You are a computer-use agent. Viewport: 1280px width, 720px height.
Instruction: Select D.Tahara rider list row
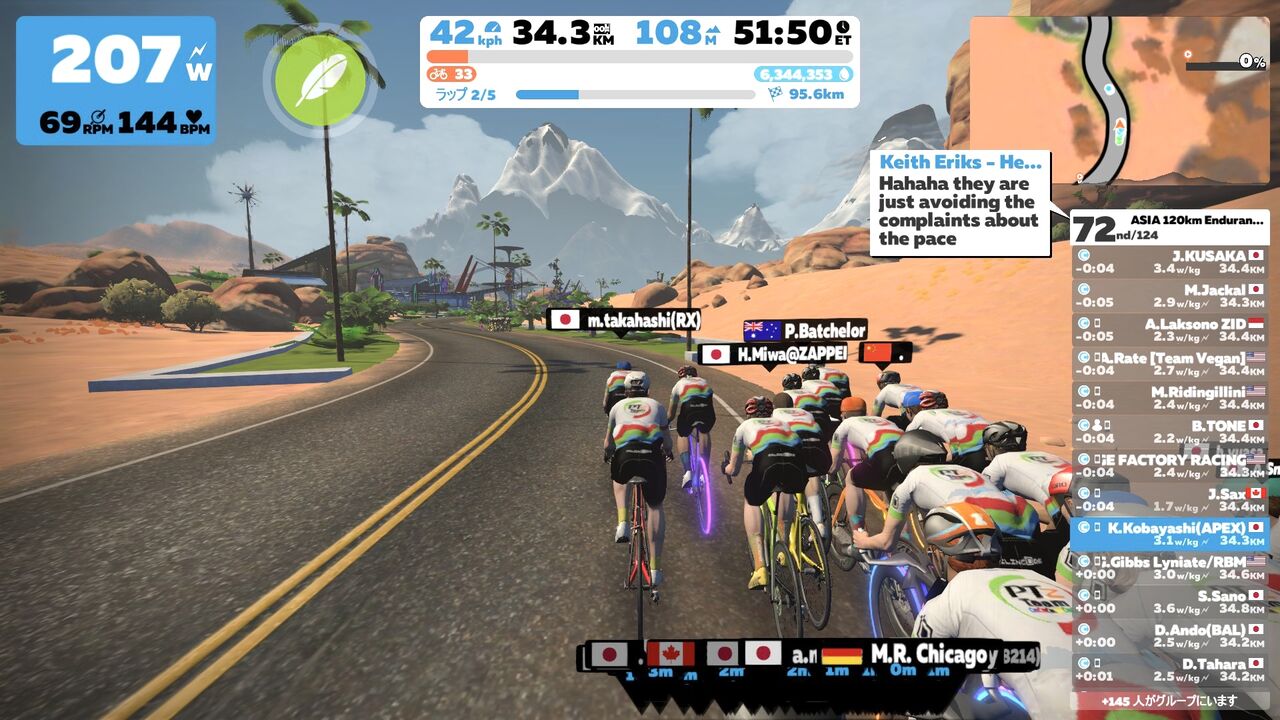click(1170, 670)
